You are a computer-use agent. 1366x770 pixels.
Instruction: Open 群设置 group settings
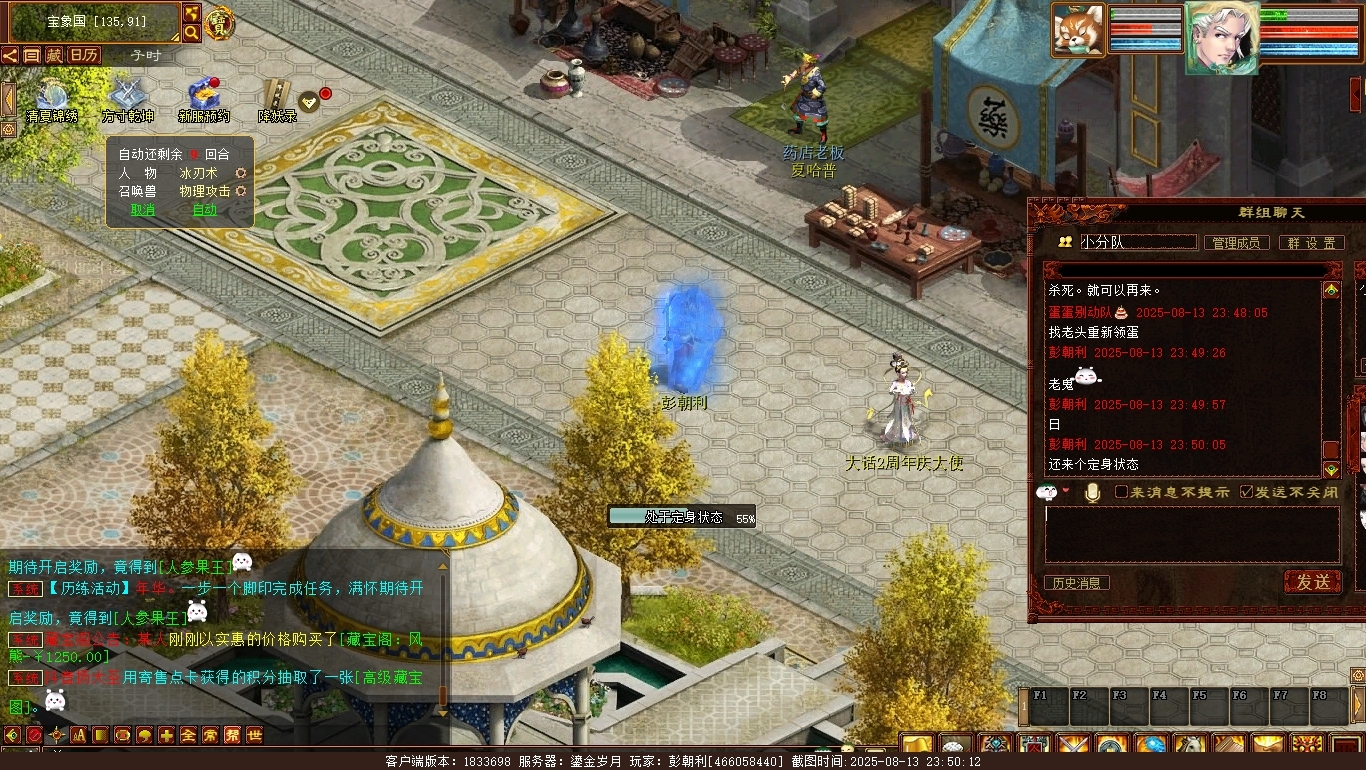(x=1311, y=243)
